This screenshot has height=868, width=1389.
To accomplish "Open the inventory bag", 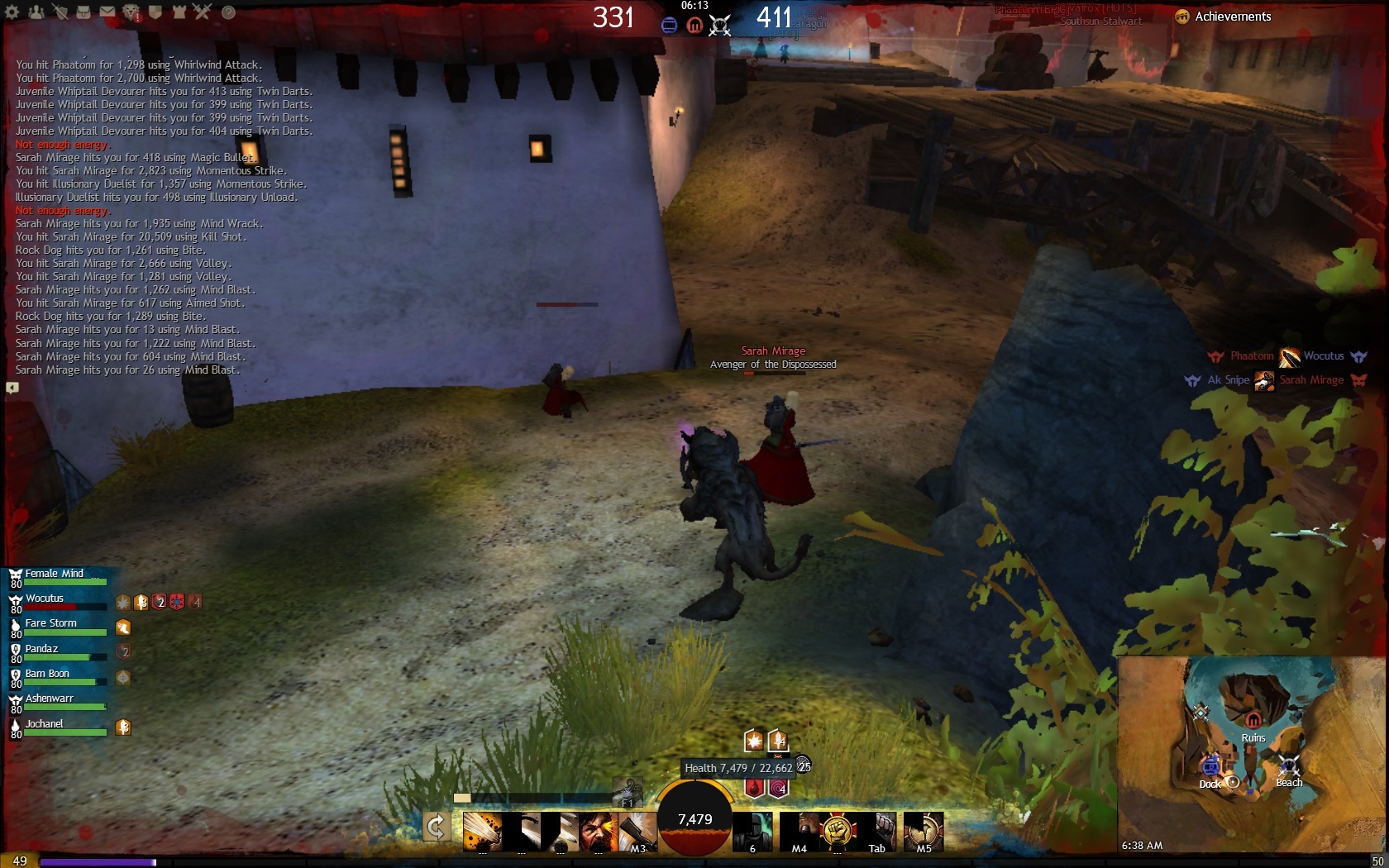I will coord(84,12).
